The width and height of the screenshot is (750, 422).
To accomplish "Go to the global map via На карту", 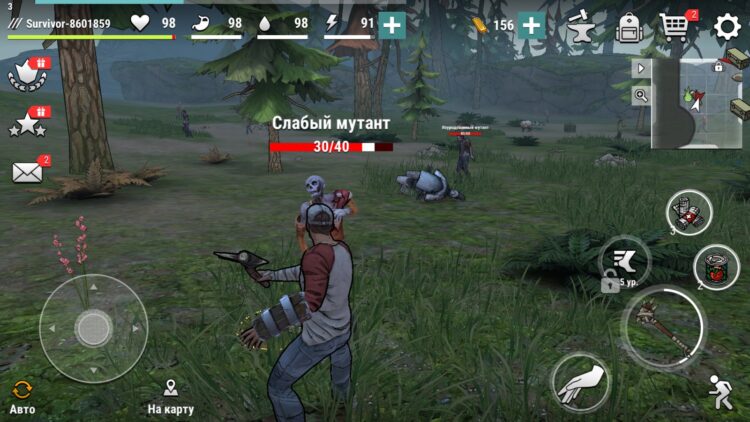I will (170, 396).
